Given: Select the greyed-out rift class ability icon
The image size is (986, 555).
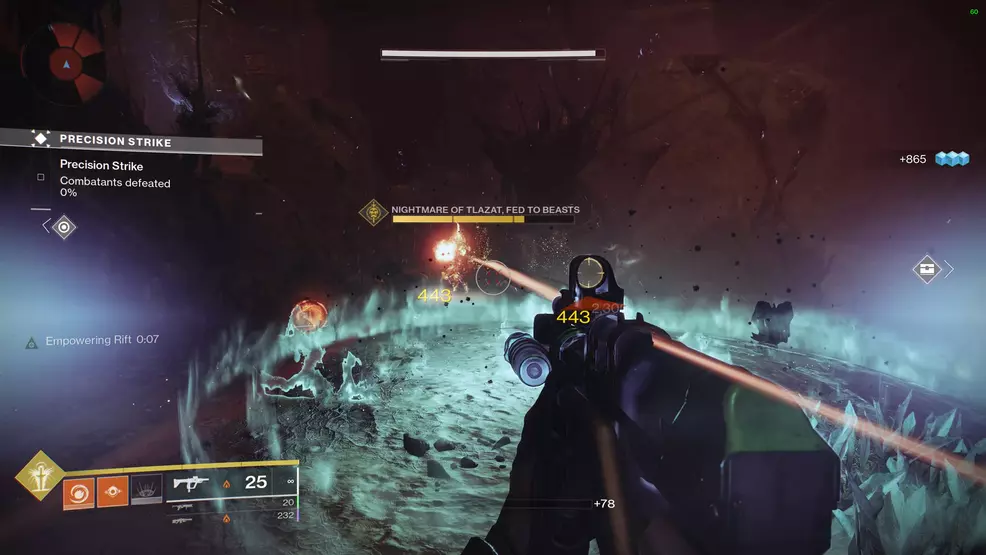Looking at the screenshot, I should [147, 491].
